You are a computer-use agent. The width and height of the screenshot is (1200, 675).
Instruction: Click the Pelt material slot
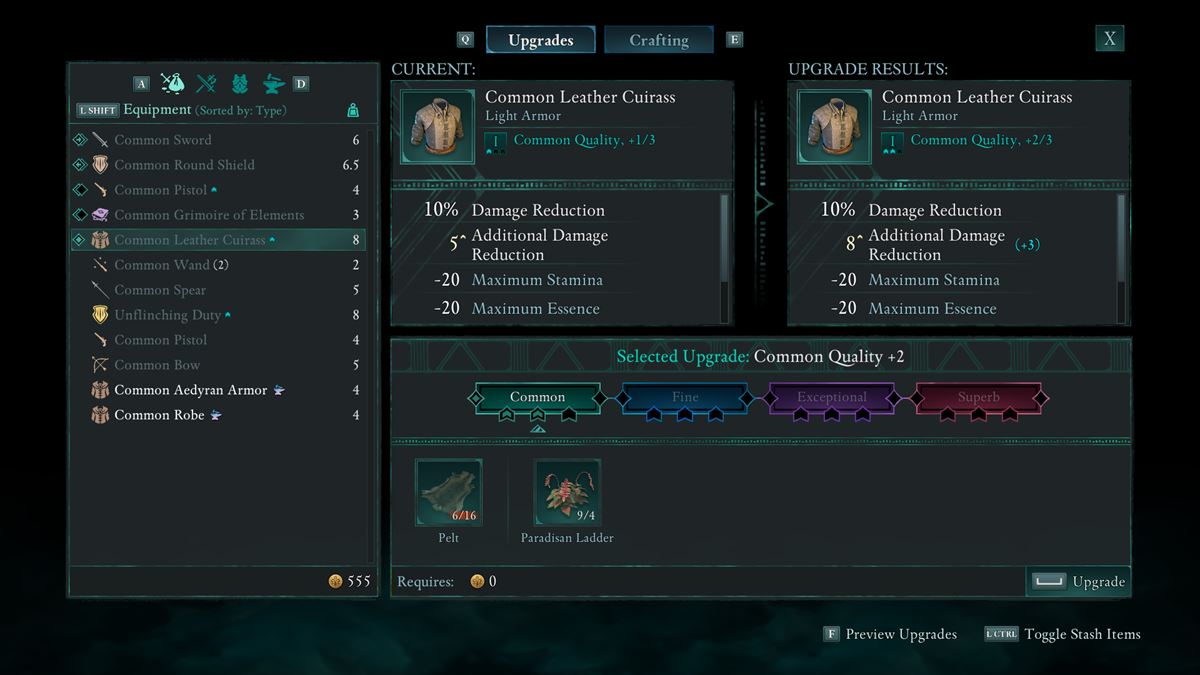pos(449,493)
